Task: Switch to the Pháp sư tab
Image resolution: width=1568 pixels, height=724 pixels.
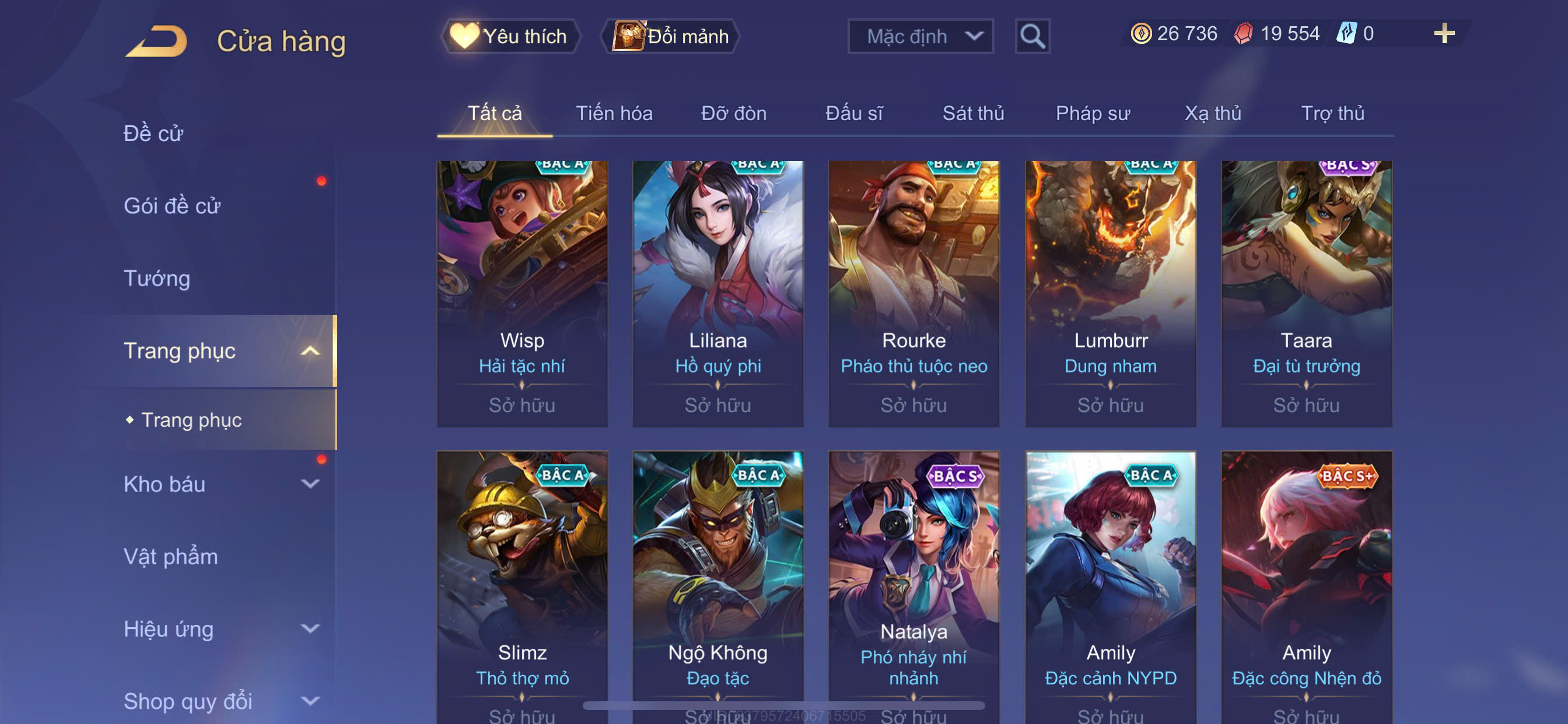Action: pos(1093,114)
